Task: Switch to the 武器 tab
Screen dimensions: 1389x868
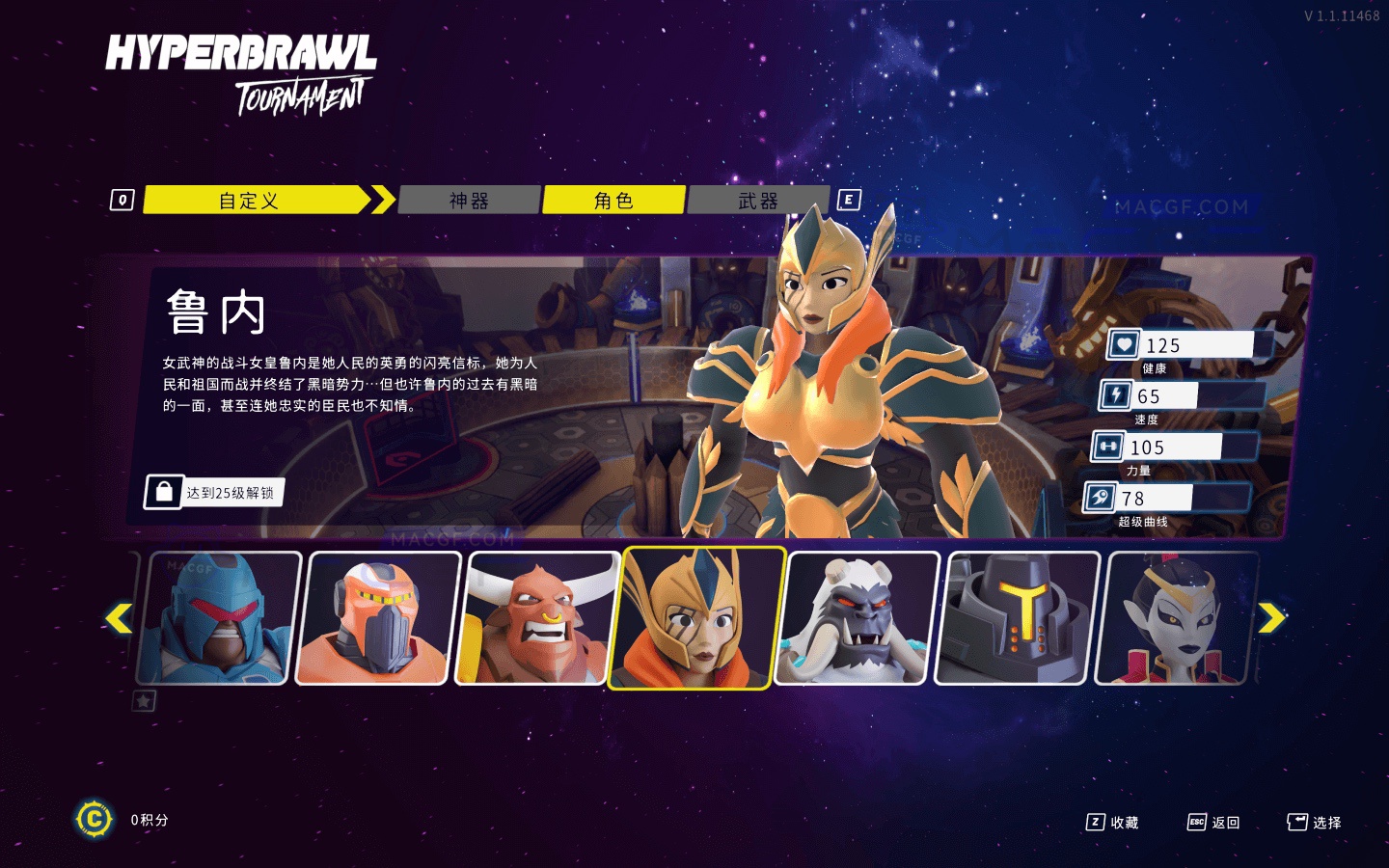Action: 758,201
